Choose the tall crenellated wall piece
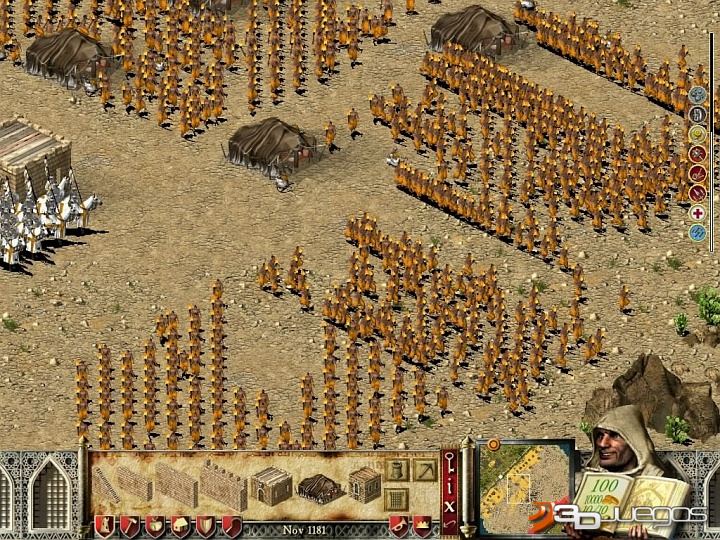 222,482
